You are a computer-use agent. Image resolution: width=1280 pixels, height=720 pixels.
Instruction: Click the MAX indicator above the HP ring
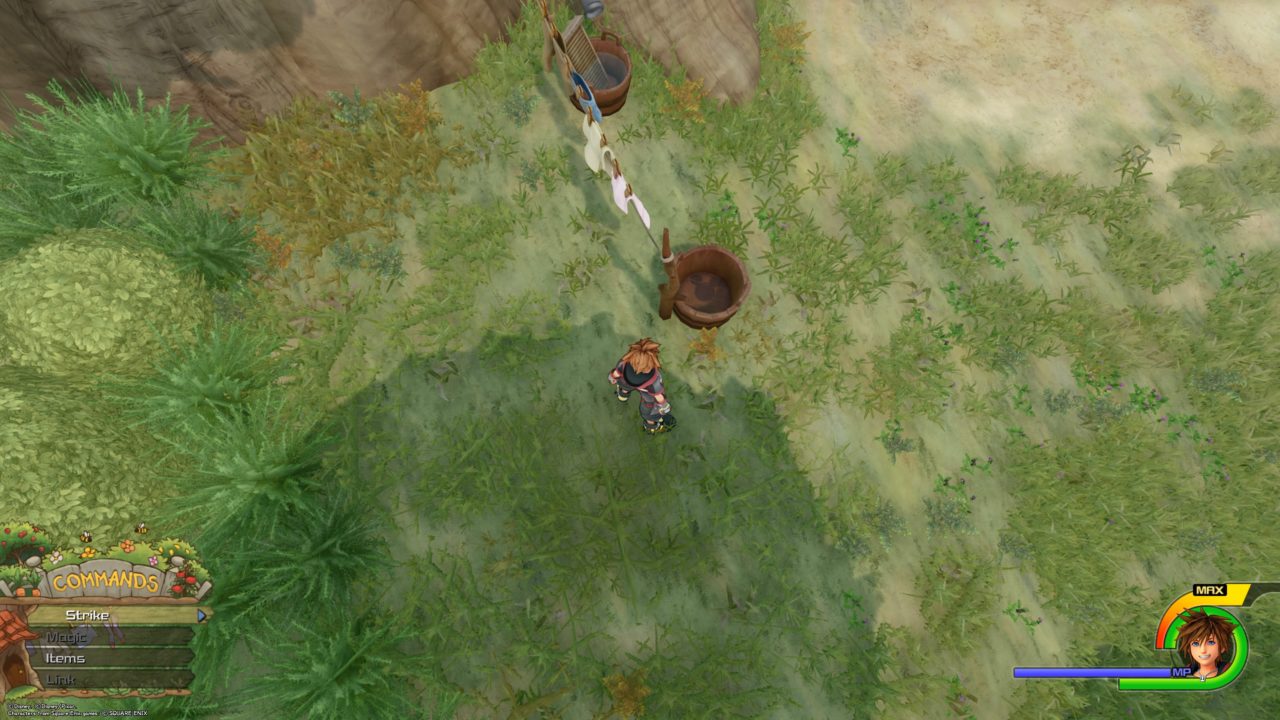point(1210,589)
